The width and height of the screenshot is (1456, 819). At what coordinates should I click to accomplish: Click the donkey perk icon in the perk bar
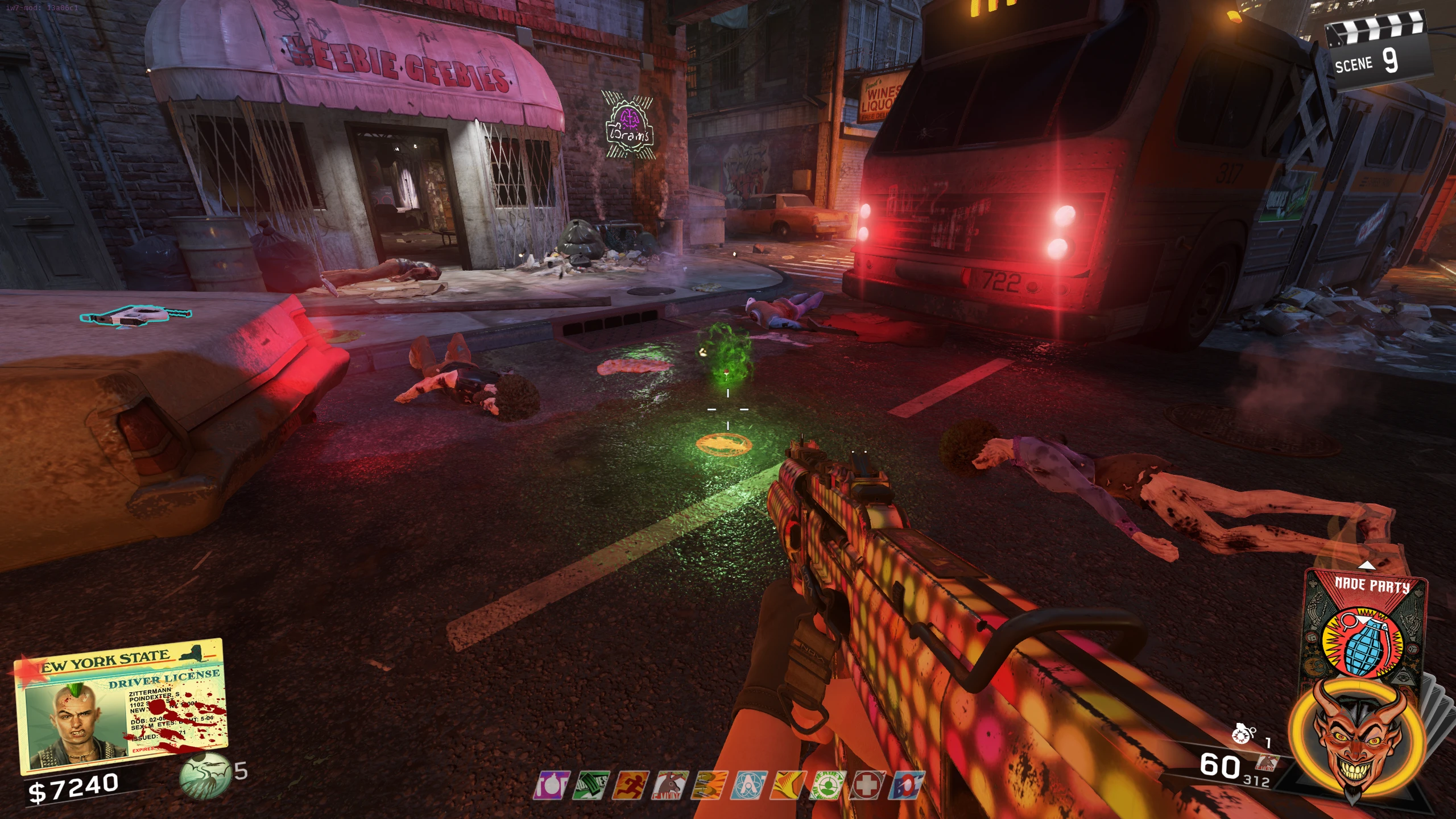point(669,785)
